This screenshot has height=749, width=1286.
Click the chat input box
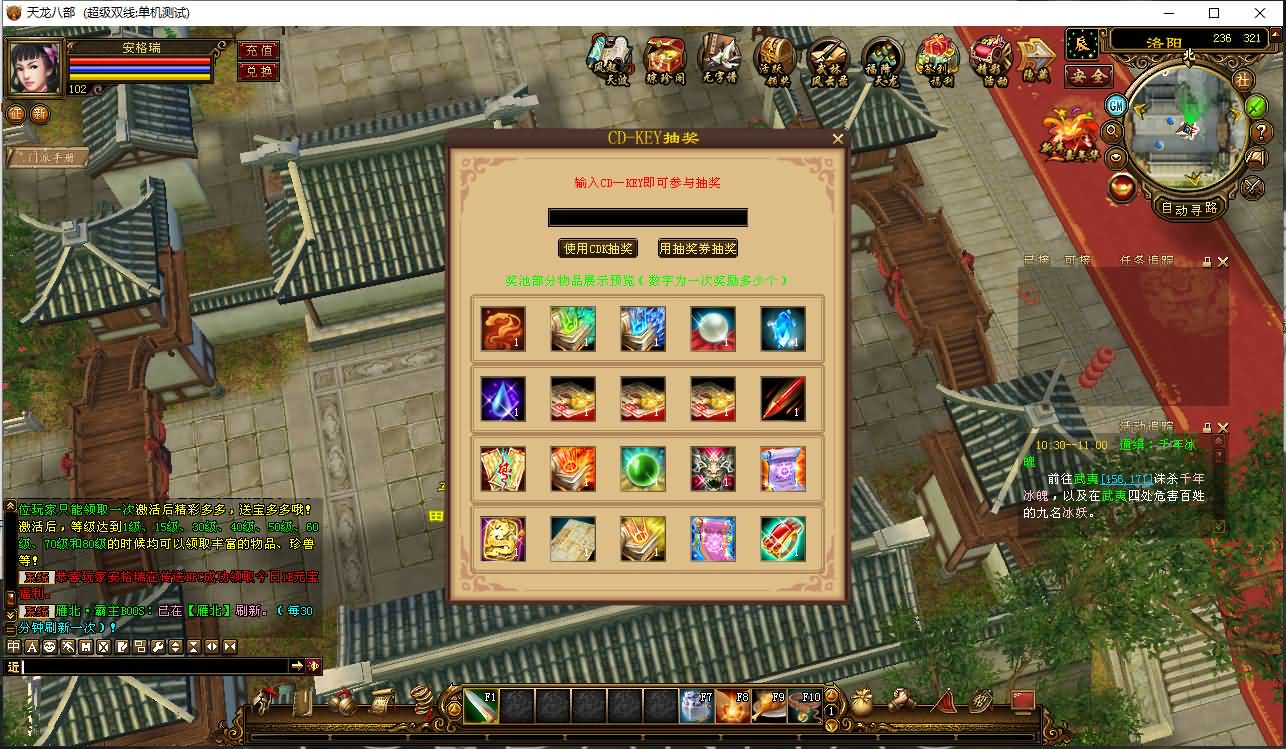[155, 666]
